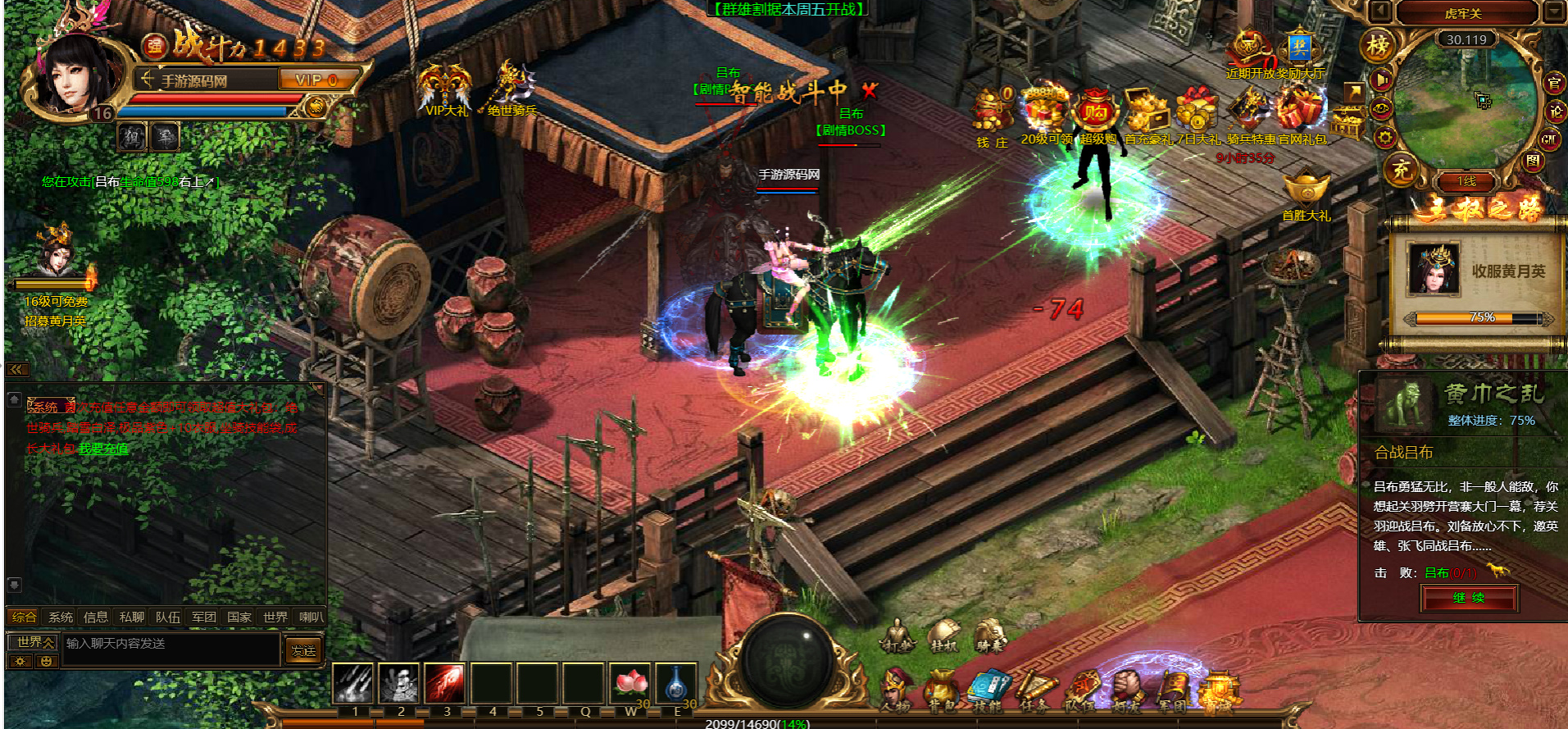Show the 任务 (quest) scroll menu
The width and height of the screenshot is (1568, 729).
coord(1036,689)
